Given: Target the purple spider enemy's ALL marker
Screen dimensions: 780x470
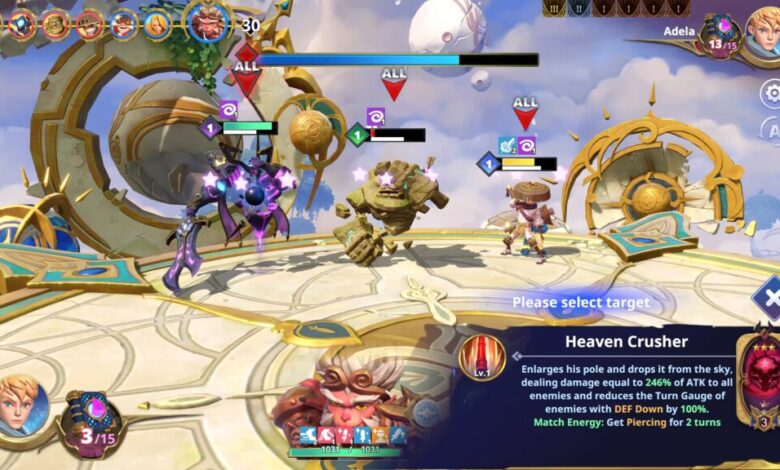Looking at the screenshot, I should tap(246, 76).
